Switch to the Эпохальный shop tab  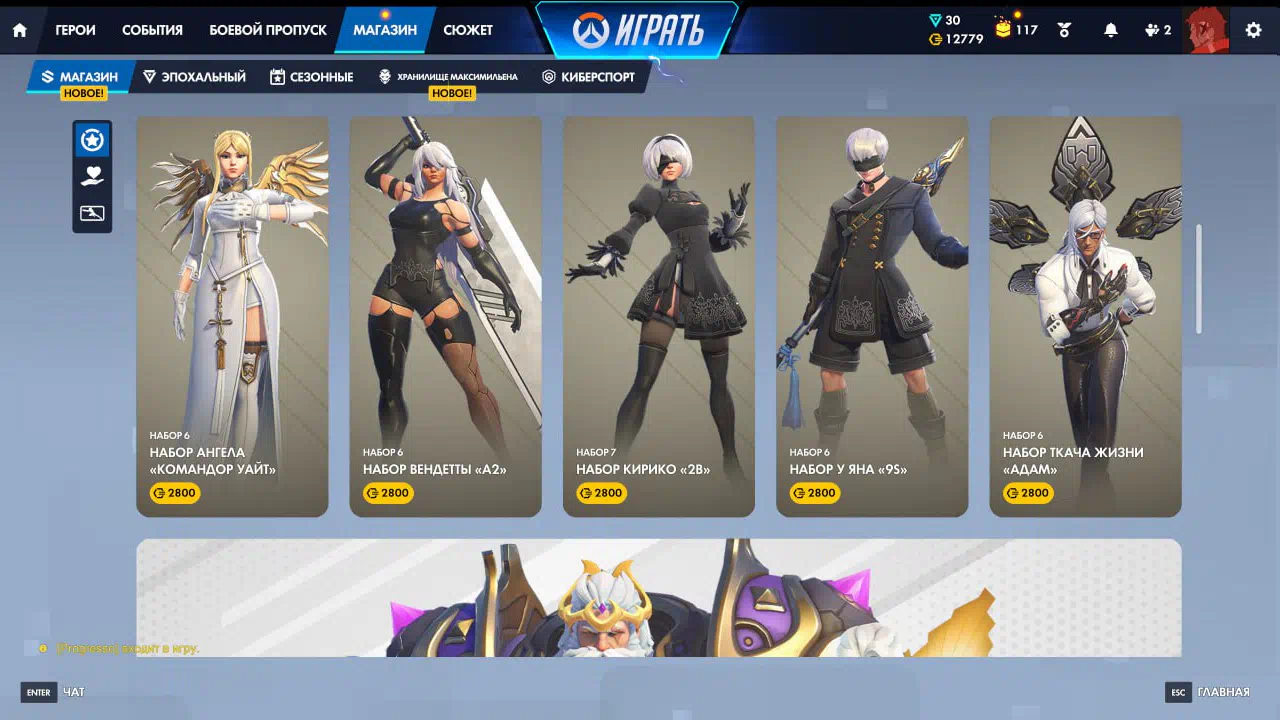pos(194,77)
